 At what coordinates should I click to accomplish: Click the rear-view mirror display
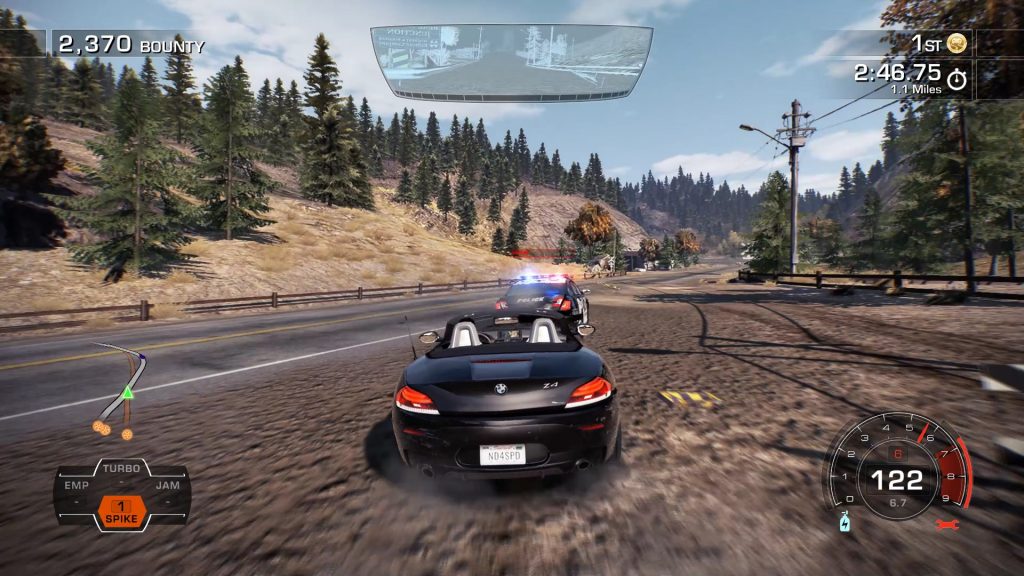tap(511, 62)
